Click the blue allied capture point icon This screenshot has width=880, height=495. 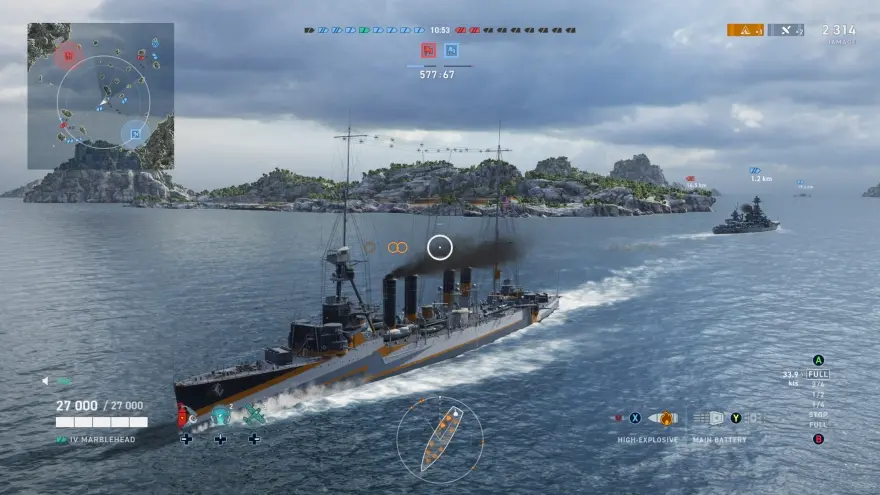[451, 50]
